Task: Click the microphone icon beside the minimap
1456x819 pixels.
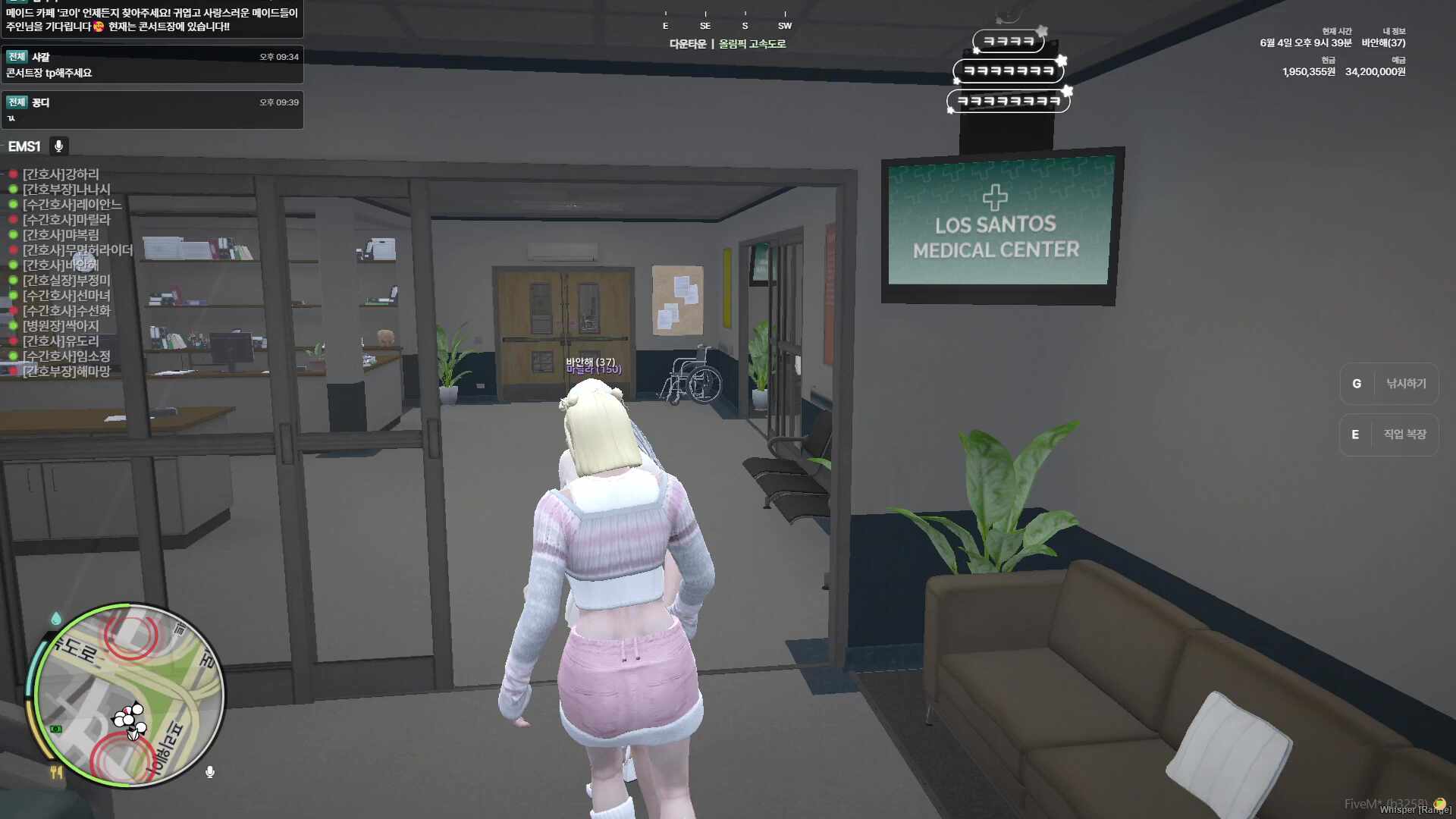Action: click(210, 772)
